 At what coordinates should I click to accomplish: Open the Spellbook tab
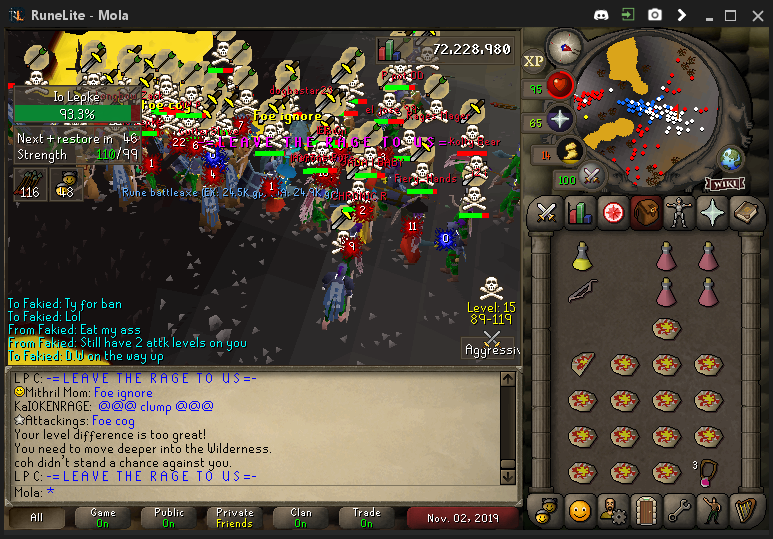tap(745, 213)
